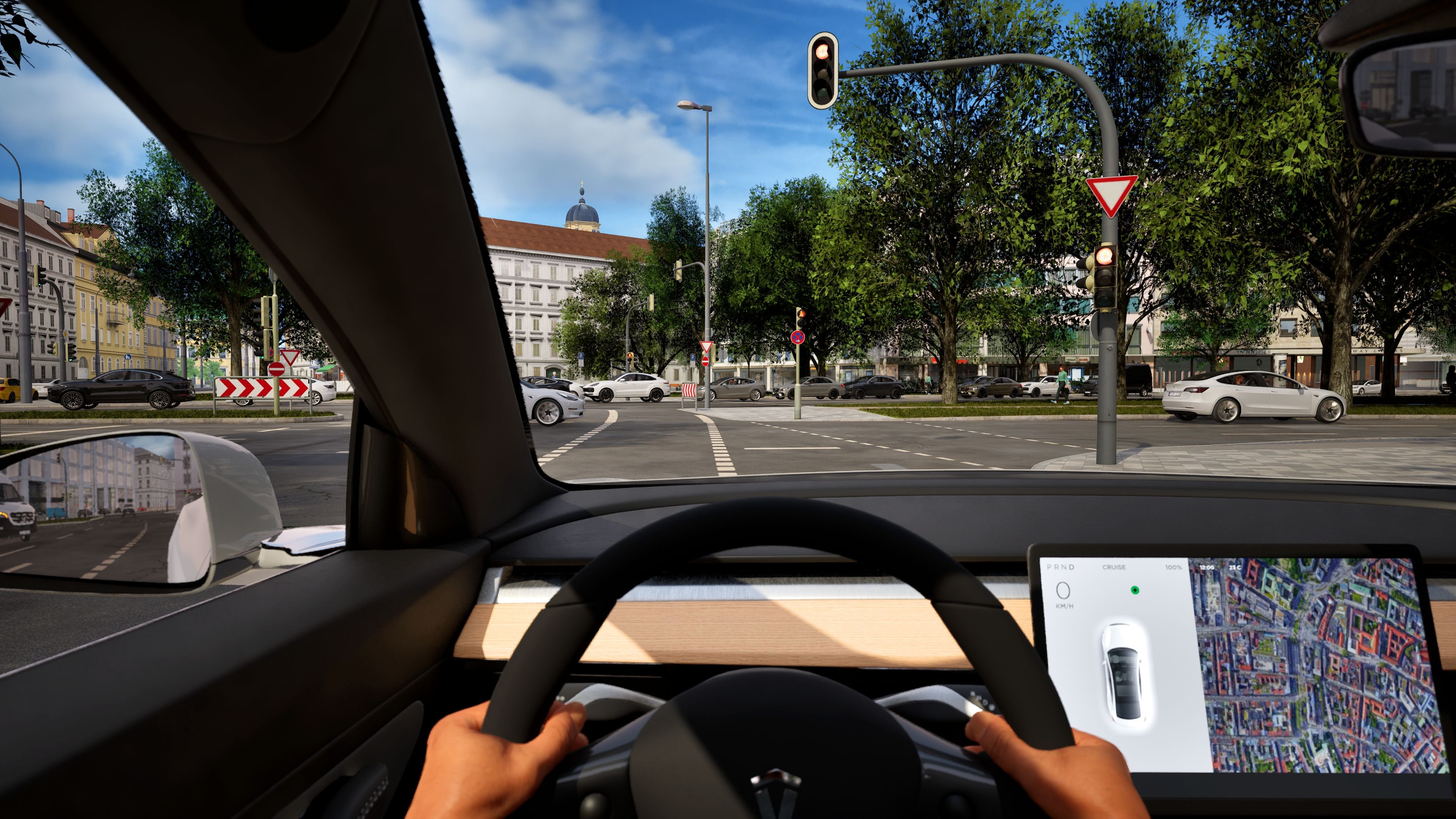1456x819 pixels.
Task: Select Neutral on the PRND selector
Action: click(x=1064, y=568)
